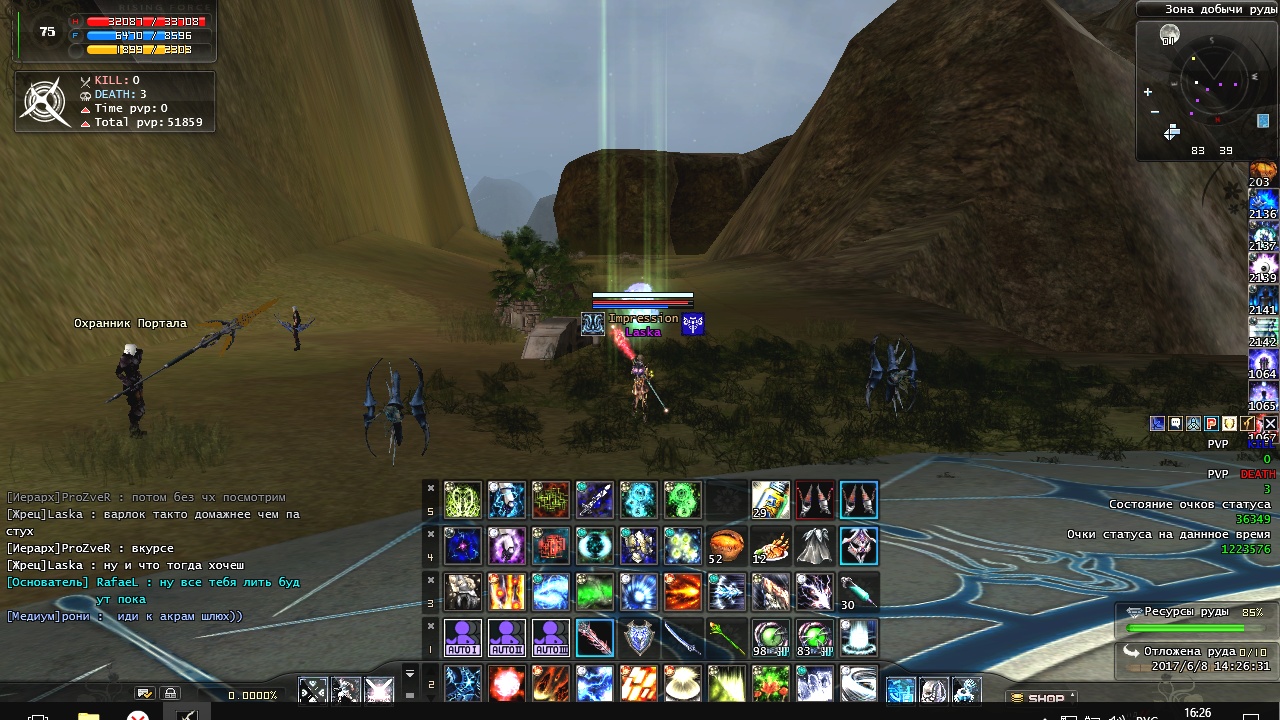Open the circular minimap radar

click(x=1213, y=83)
